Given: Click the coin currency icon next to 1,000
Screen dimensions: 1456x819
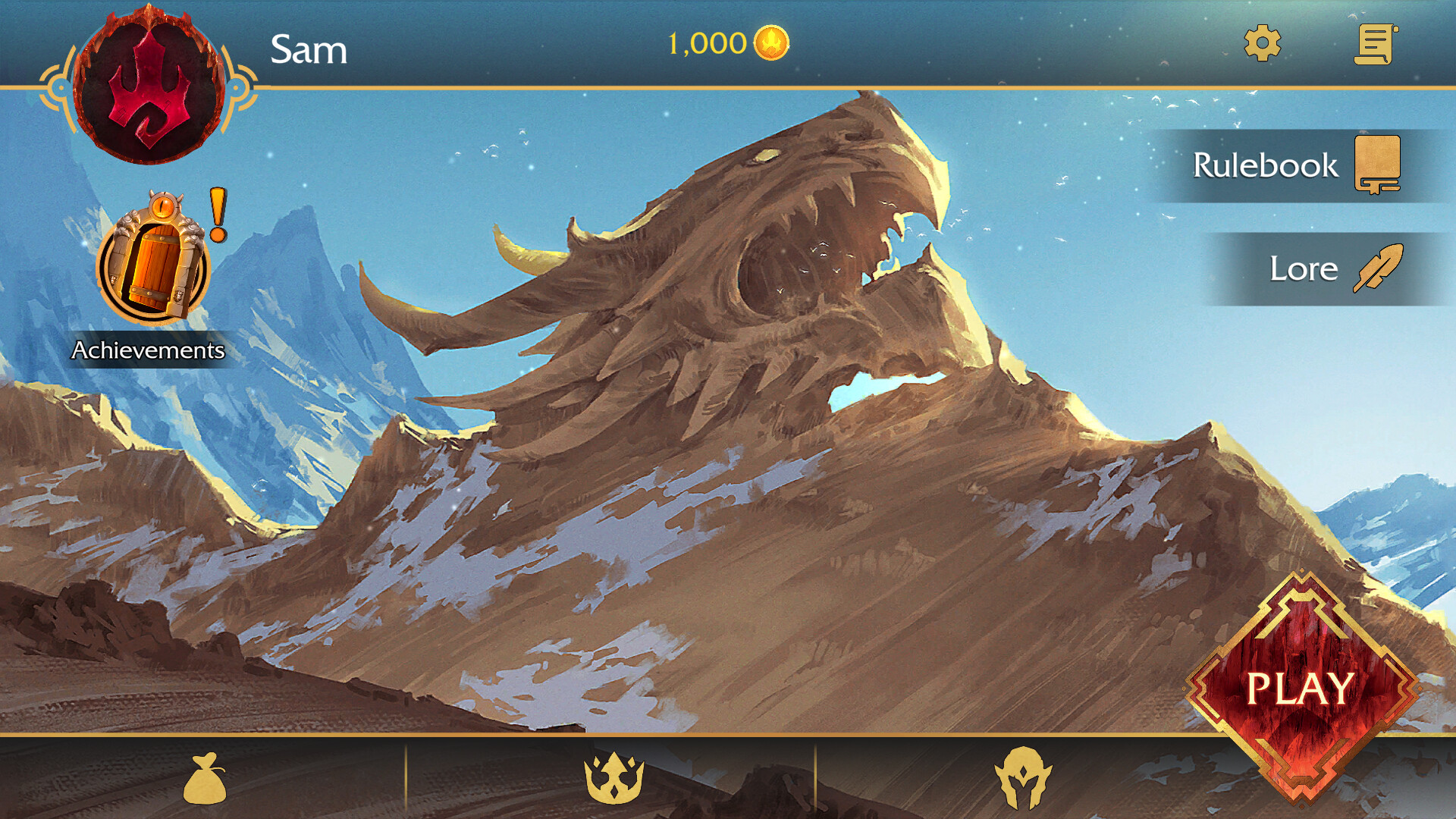Looking at the screenshot, I should click(770, 43).
